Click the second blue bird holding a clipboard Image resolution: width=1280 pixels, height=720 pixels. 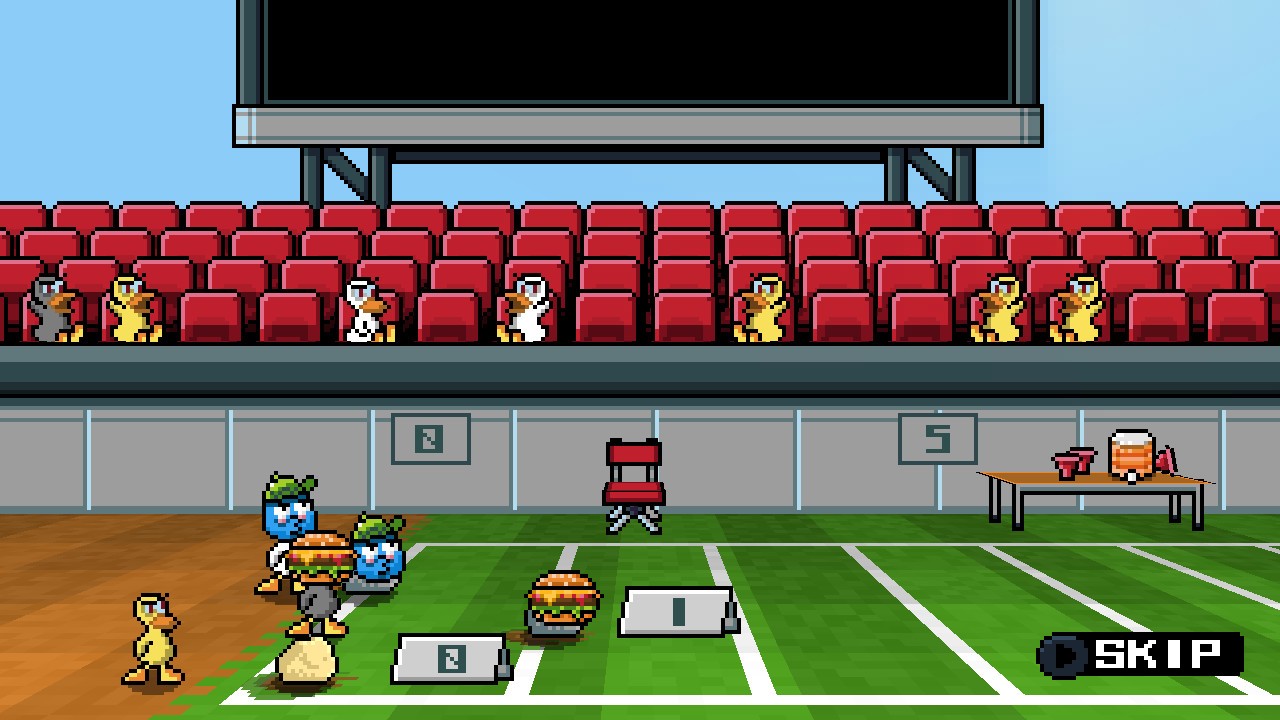tap(378, 555)
